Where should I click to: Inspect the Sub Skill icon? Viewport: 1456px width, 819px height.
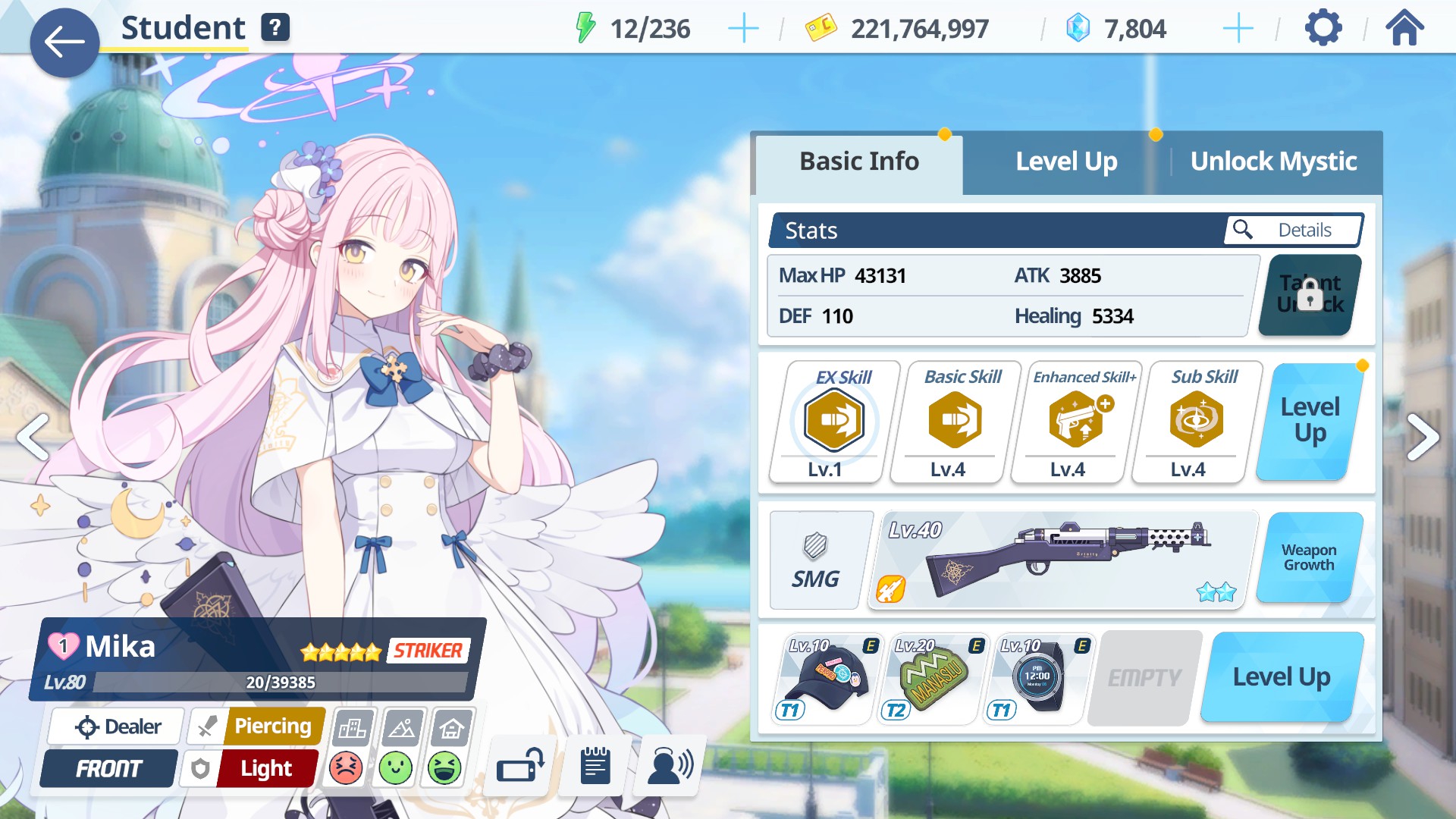click(x=1196, y=421)
